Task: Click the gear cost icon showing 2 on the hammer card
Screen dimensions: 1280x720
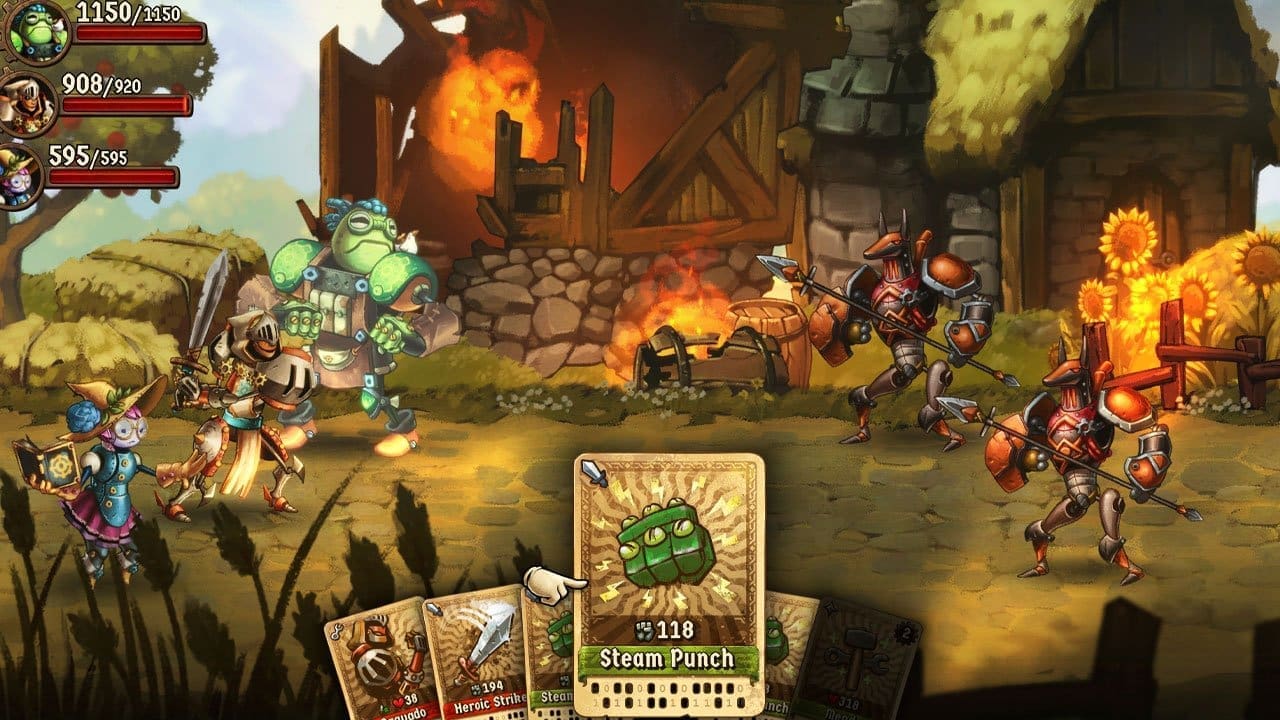Action: point(906,632)
